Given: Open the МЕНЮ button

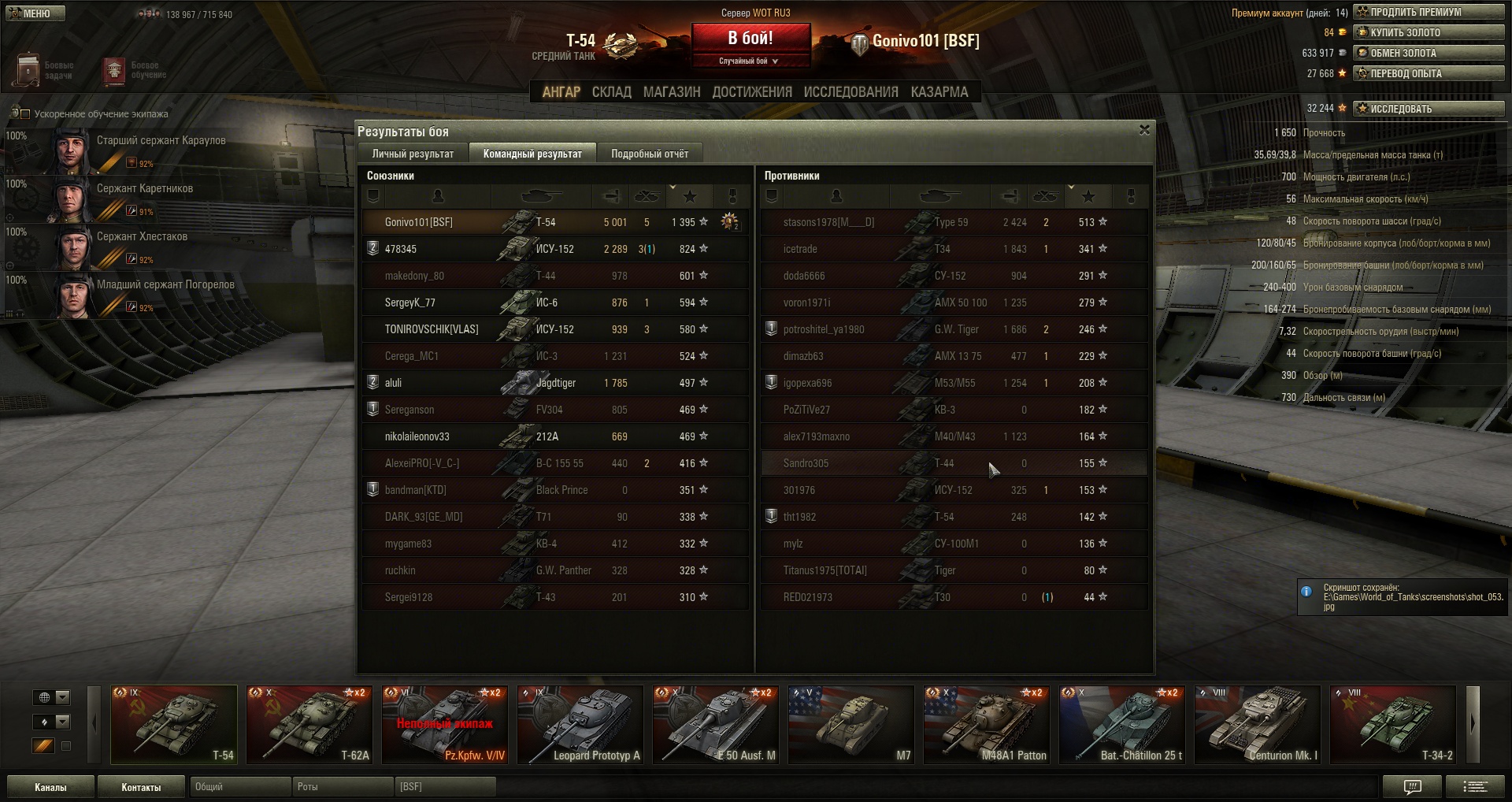Looking at the screenshot, I should pyautogui.click(x=35, y=13).
